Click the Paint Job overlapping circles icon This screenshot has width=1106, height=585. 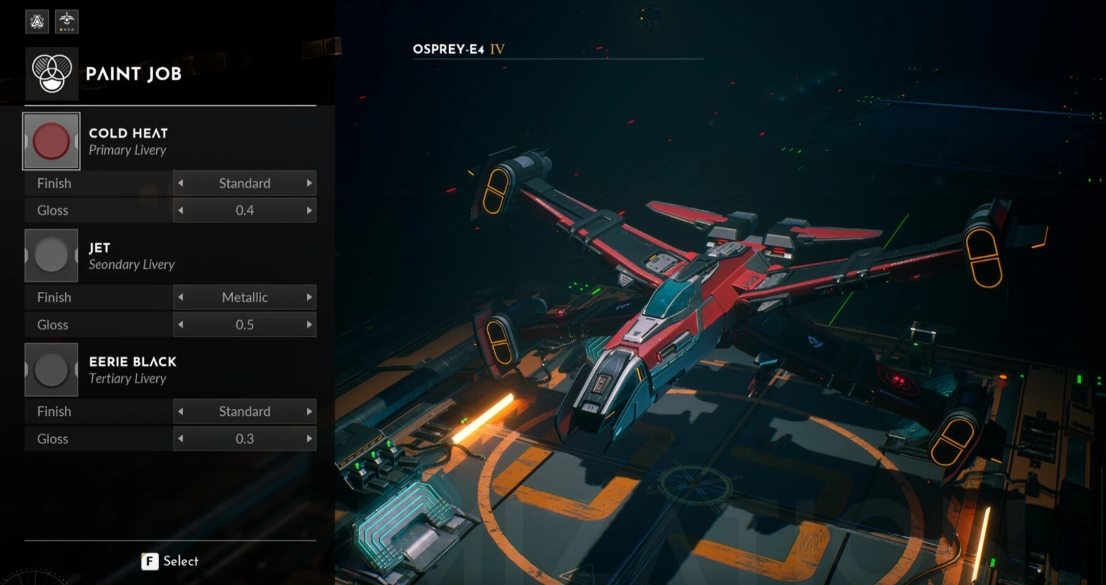point(51,74)
